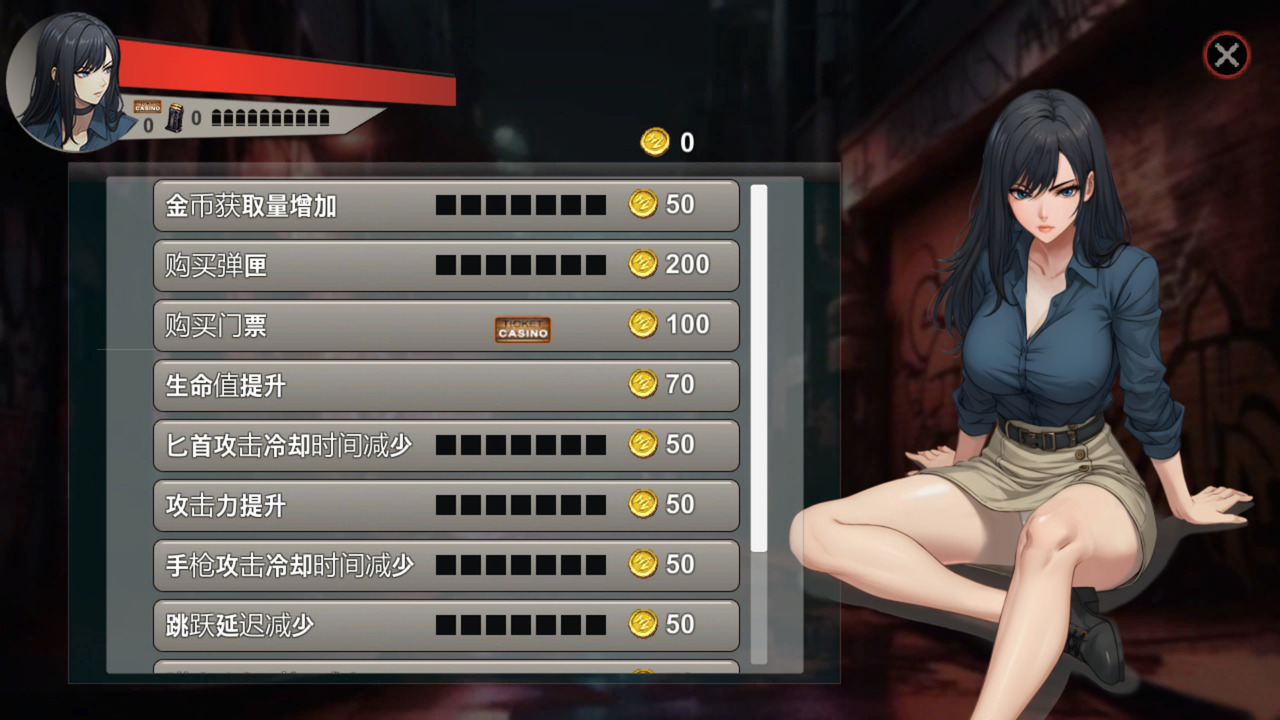Select the 手枪攻击冷却时间减少 upgrade
Image resolution: width=1280 pixels, height=720 pixels.
click(446, 565)
